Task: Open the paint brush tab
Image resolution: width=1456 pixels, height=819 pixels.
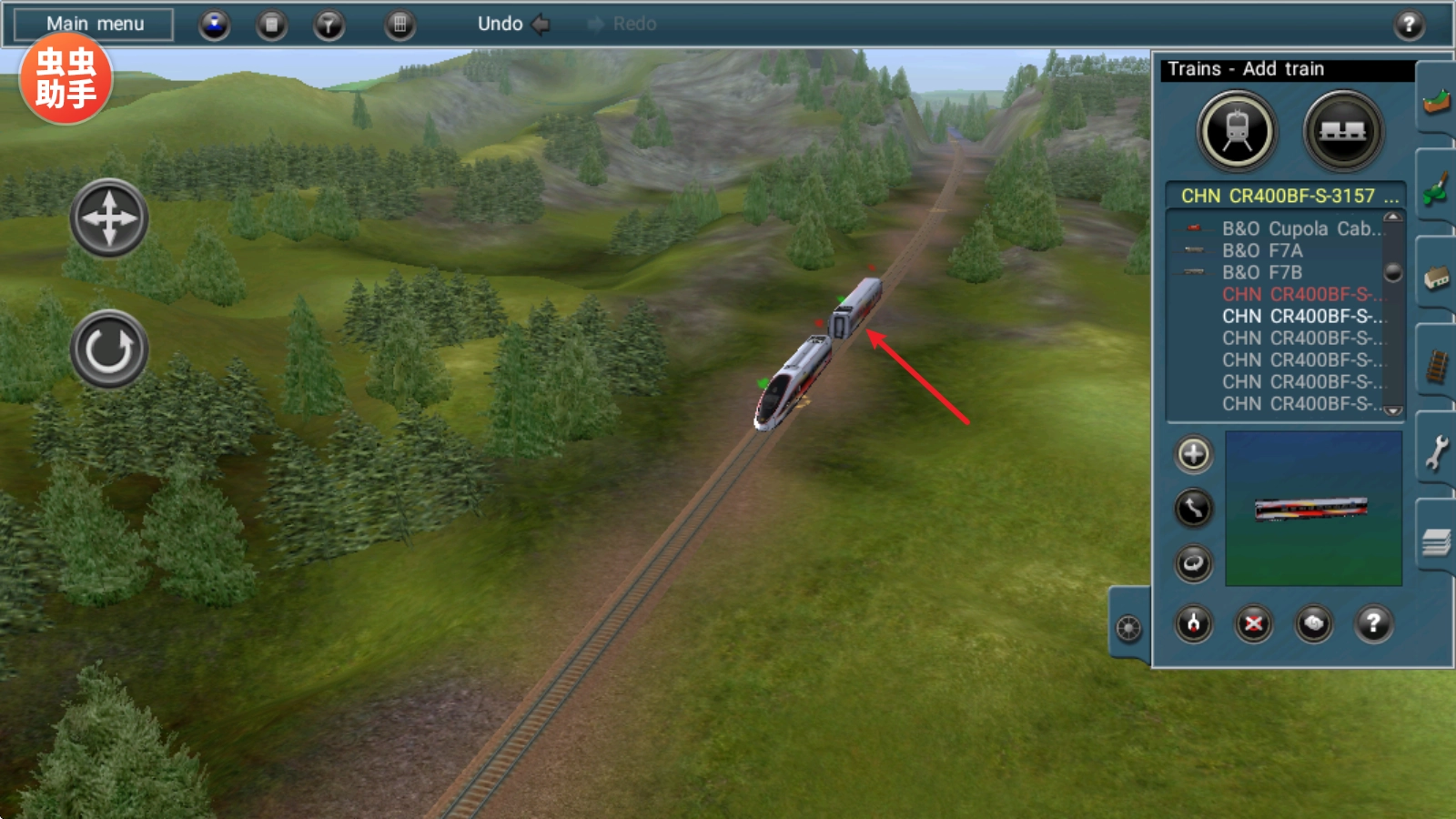Action: pyautogui.click(x=1436, y=189)
